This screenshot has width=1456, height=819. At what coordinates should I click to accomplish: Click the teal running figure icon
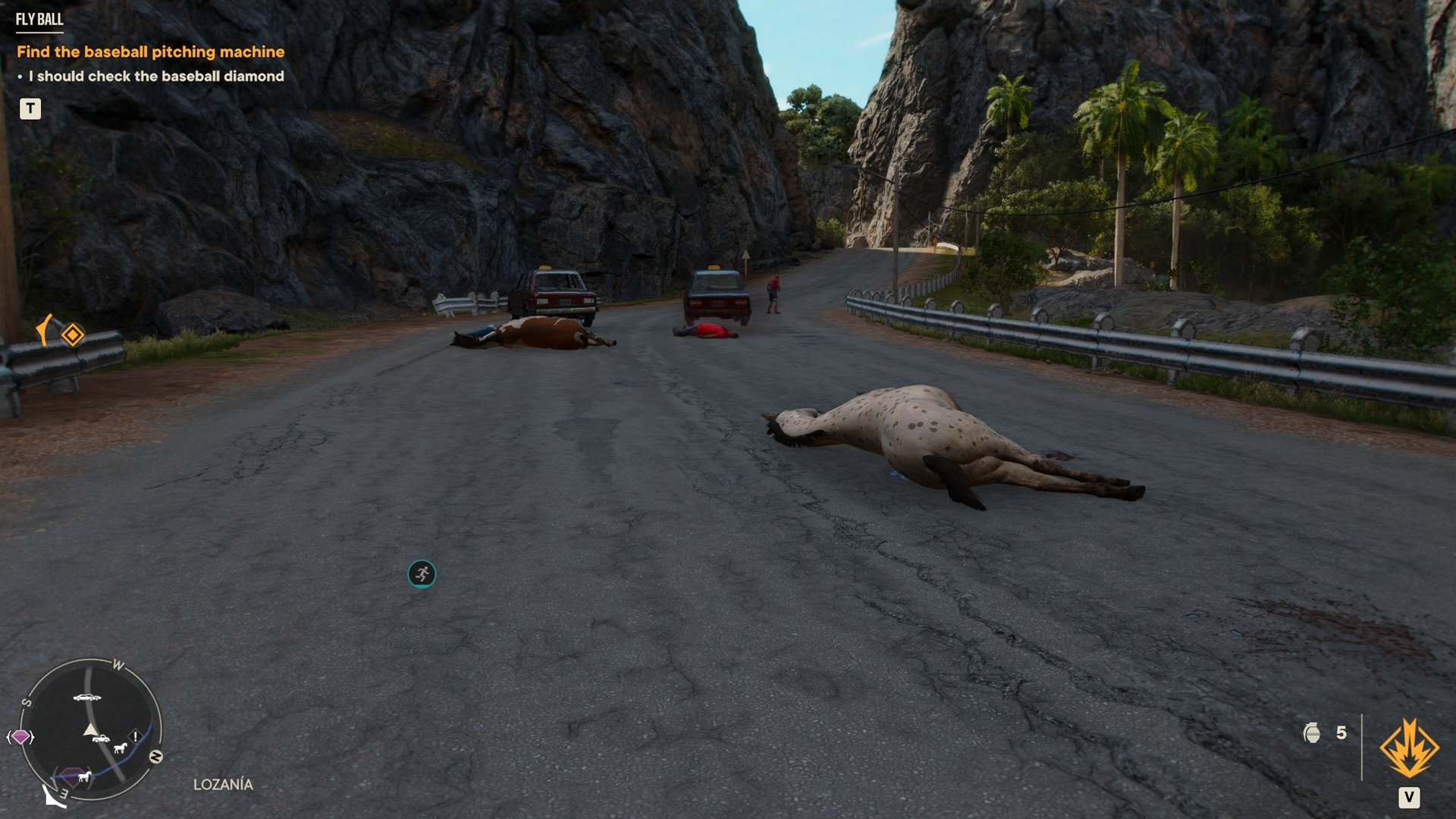tap(422, 574)
